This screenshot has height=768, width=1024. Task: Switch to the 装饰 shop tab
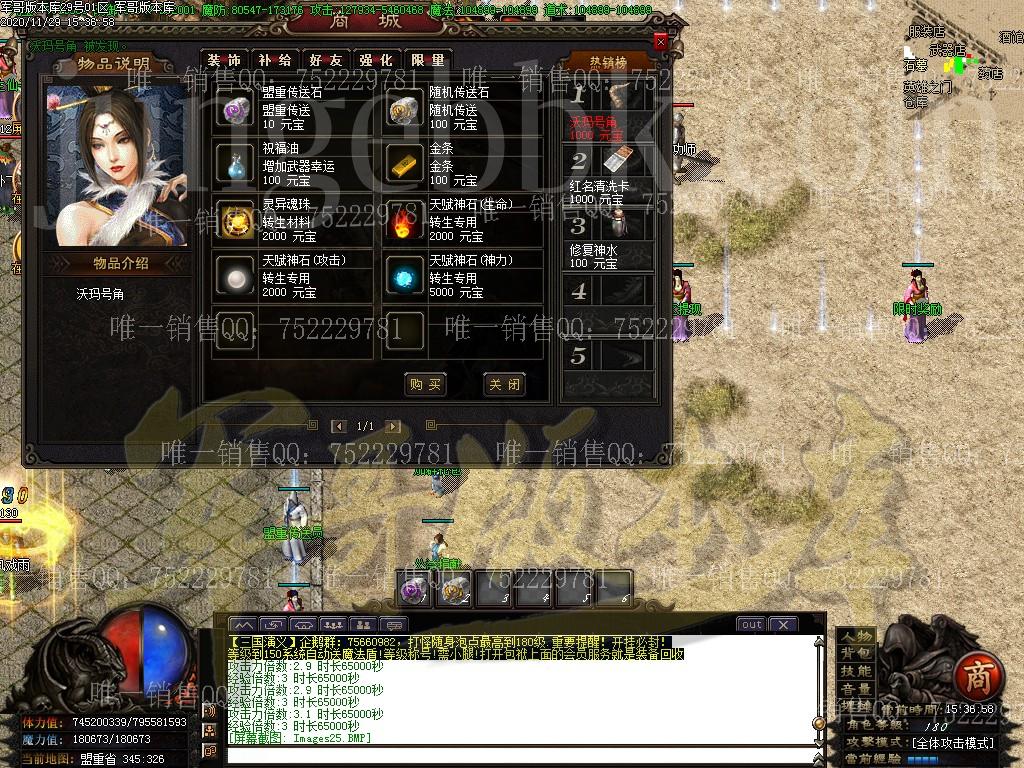coord(224,60)
